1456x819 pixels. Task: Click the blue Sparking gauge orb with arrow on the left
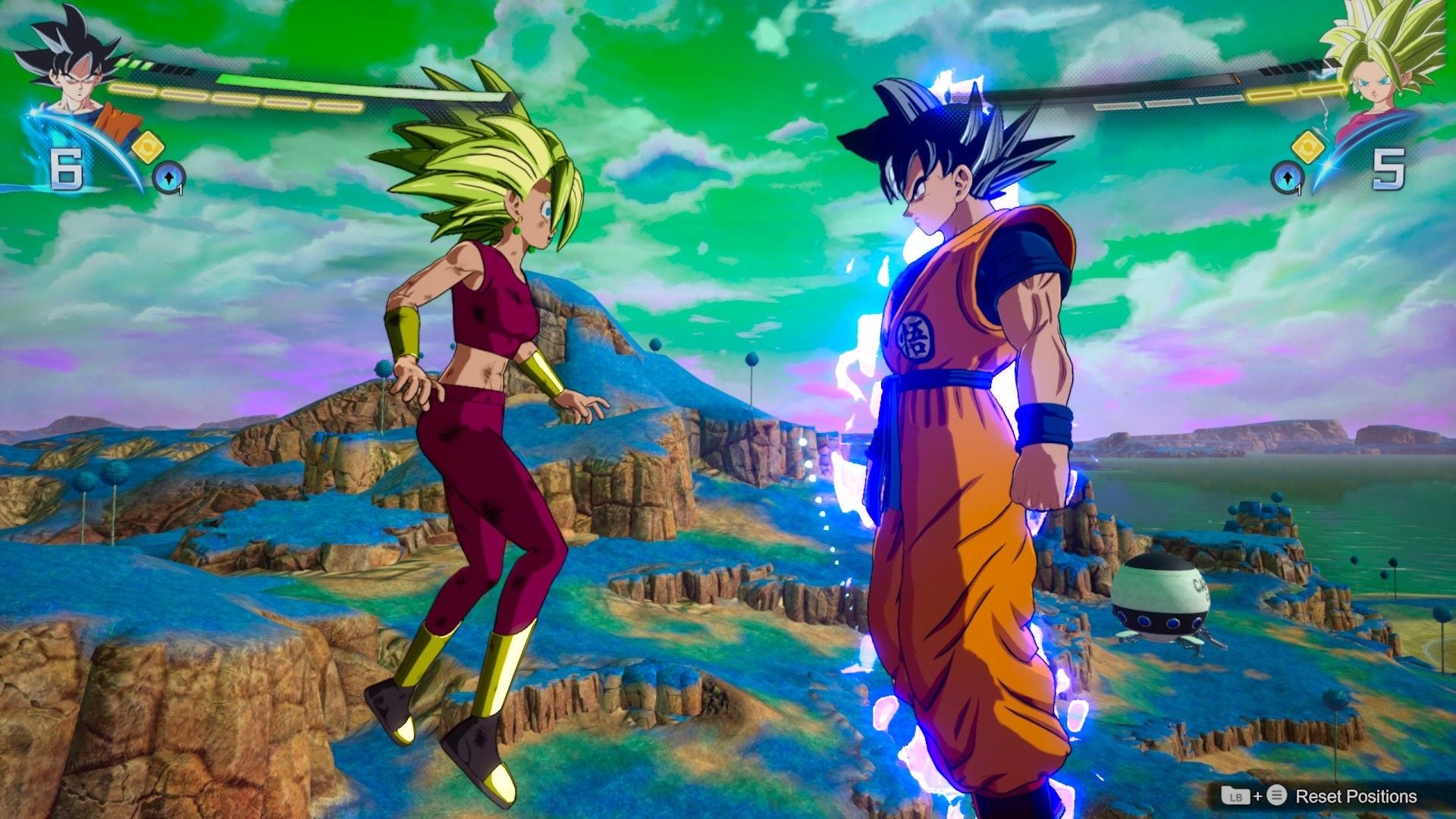169,177
